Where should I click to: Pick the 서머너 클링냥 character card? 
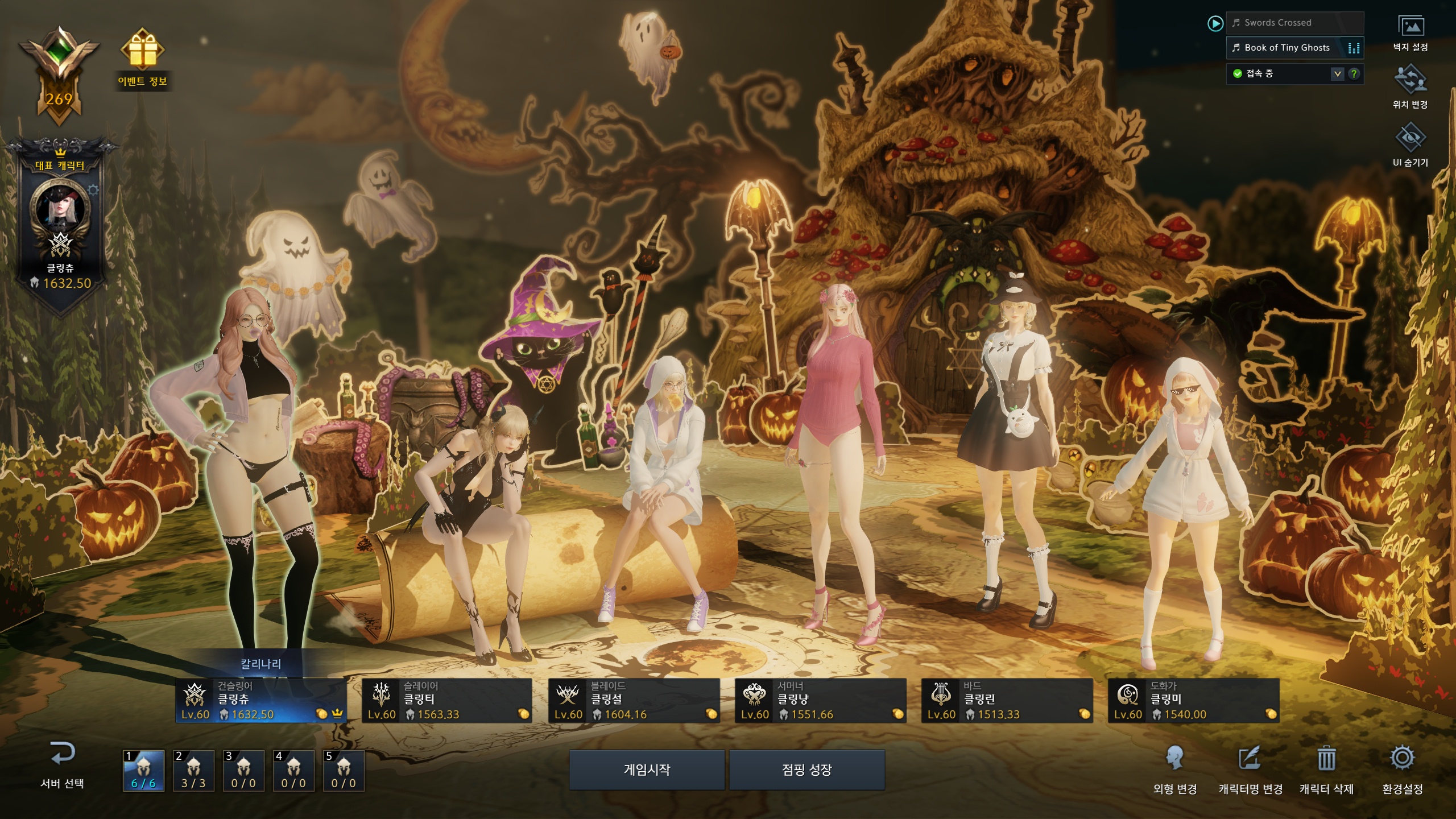[820, 701]
